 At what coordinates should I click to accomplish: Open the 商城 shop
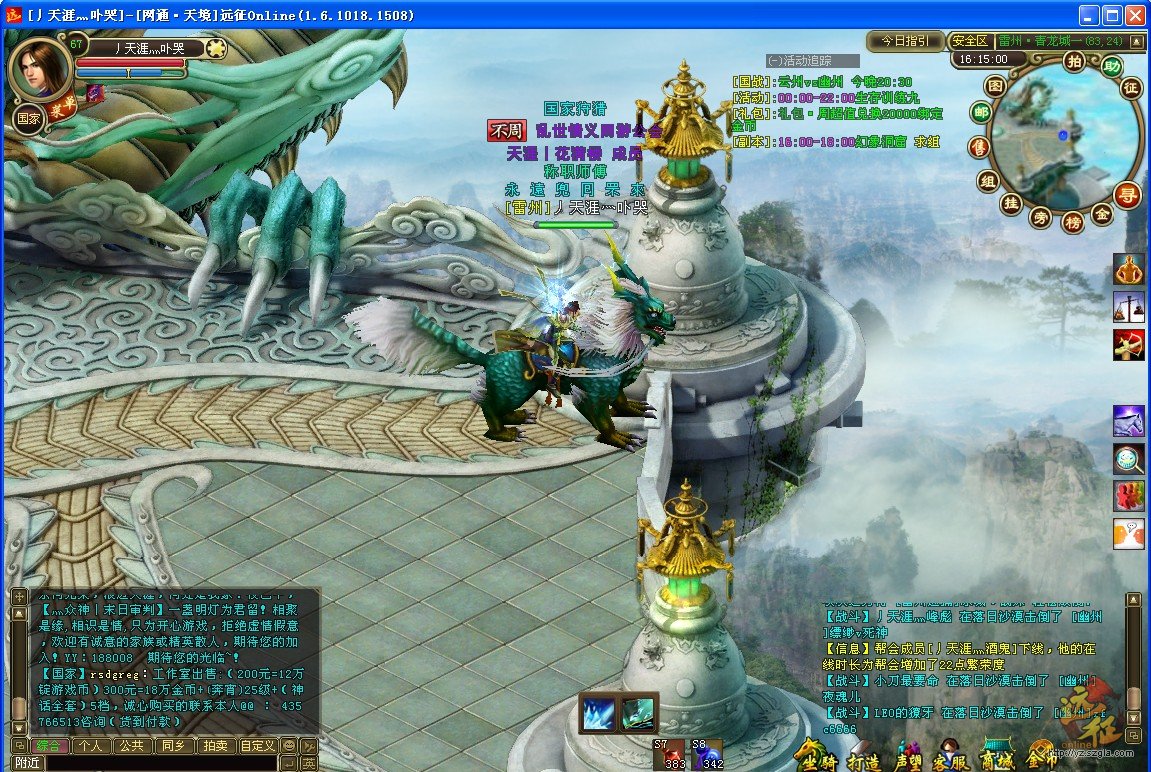tap(999, 755)
